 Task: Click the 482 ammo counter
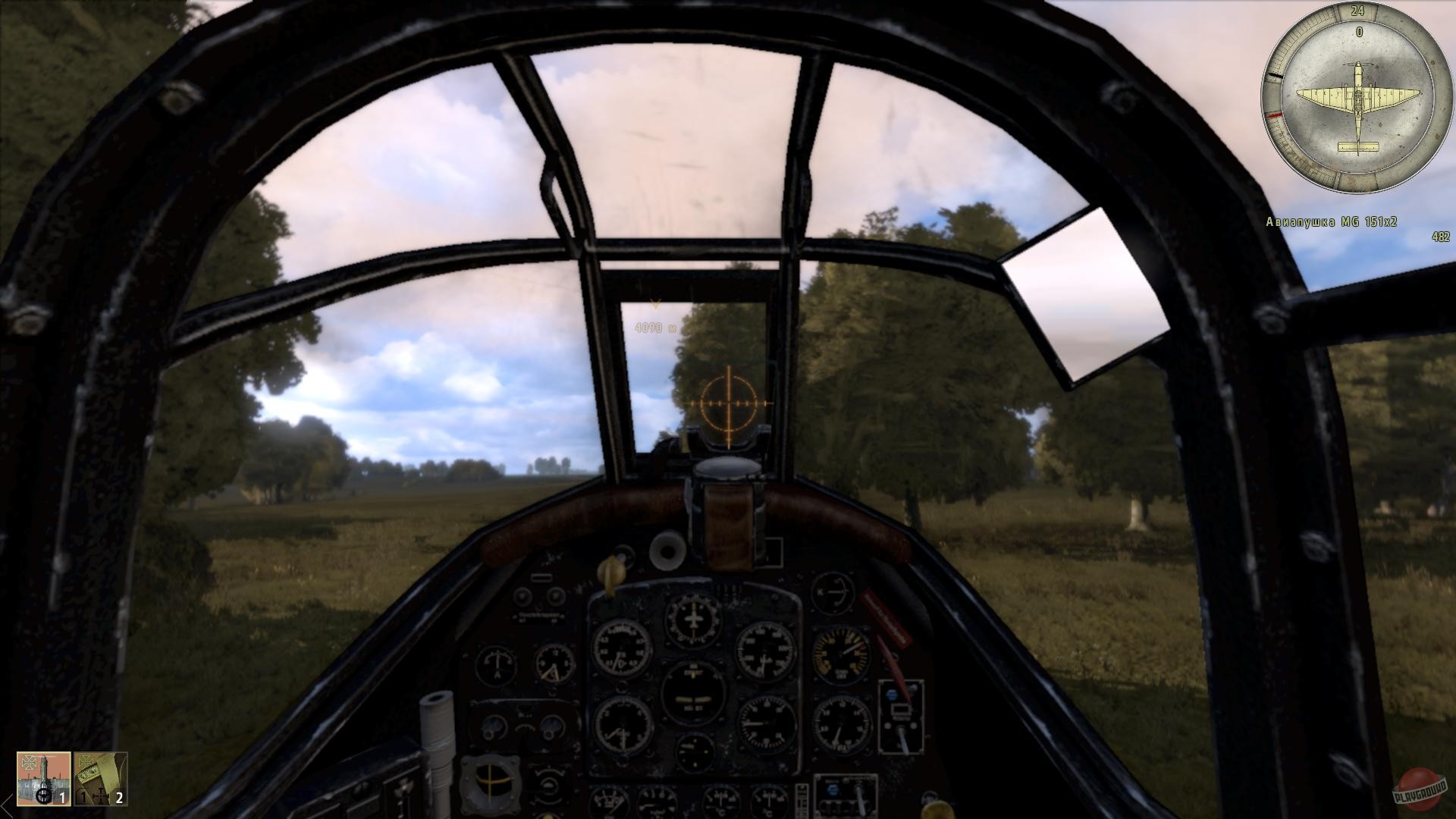pyautogui.click(x=1439, y=237)
